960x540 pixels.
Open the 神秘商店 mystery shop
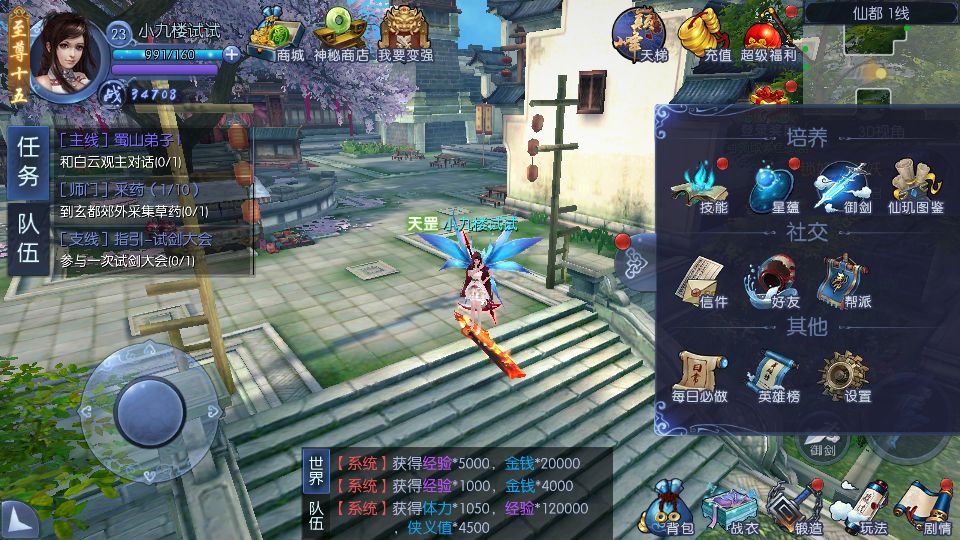coord(341,34)
